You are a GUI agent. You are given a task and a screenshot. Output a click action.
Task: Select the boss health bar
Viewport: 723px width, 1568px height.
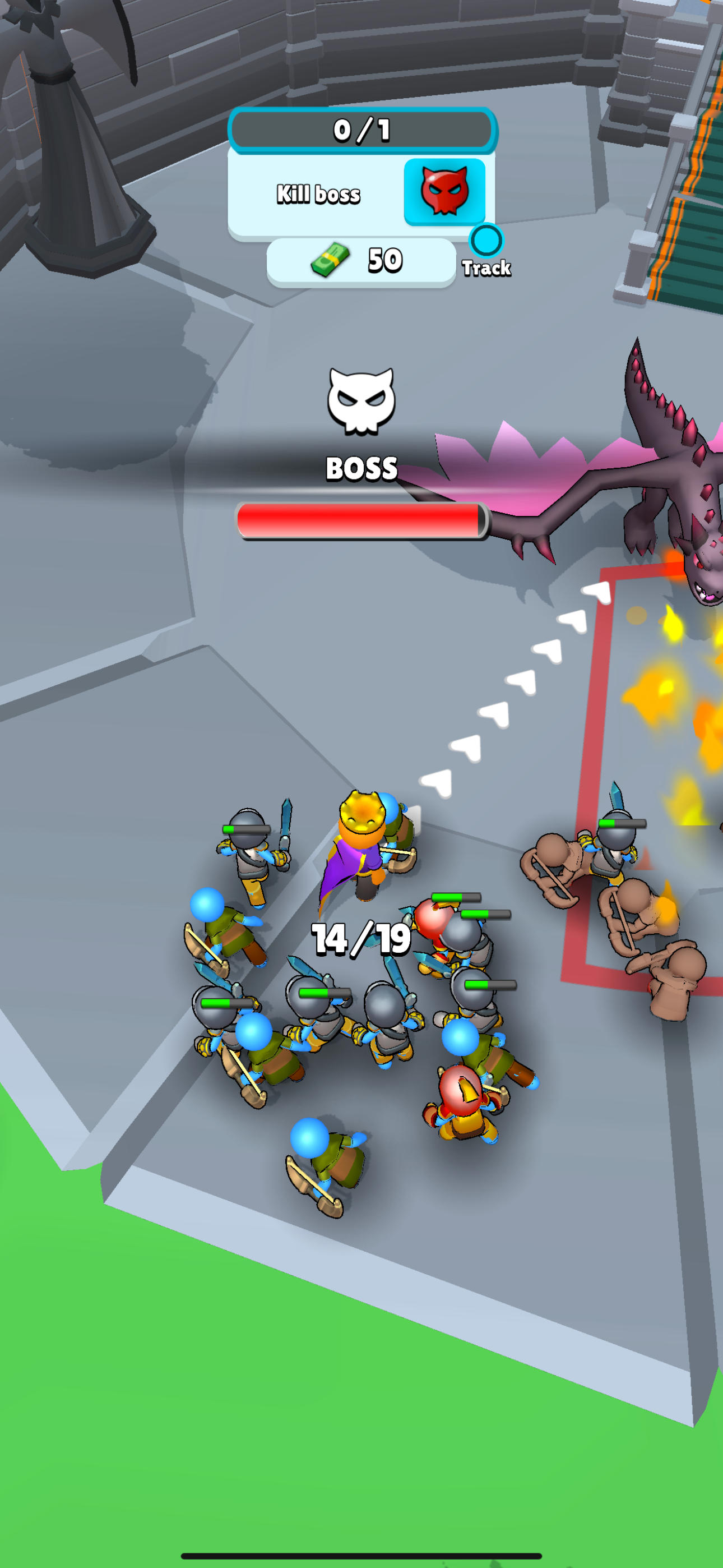(x=361, y=520)
